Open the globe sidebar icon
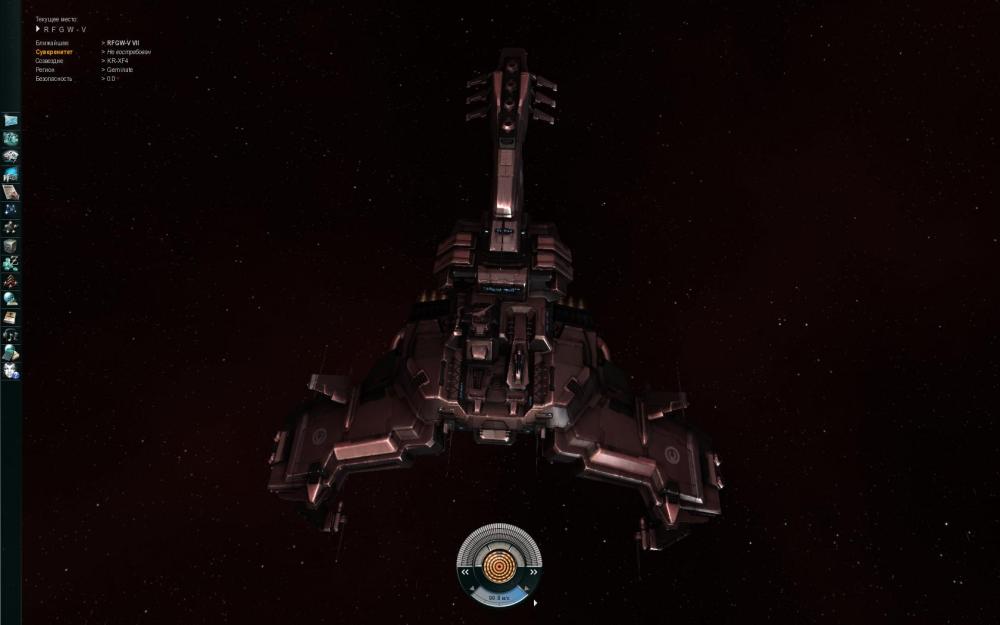 [x=11, y=299]
